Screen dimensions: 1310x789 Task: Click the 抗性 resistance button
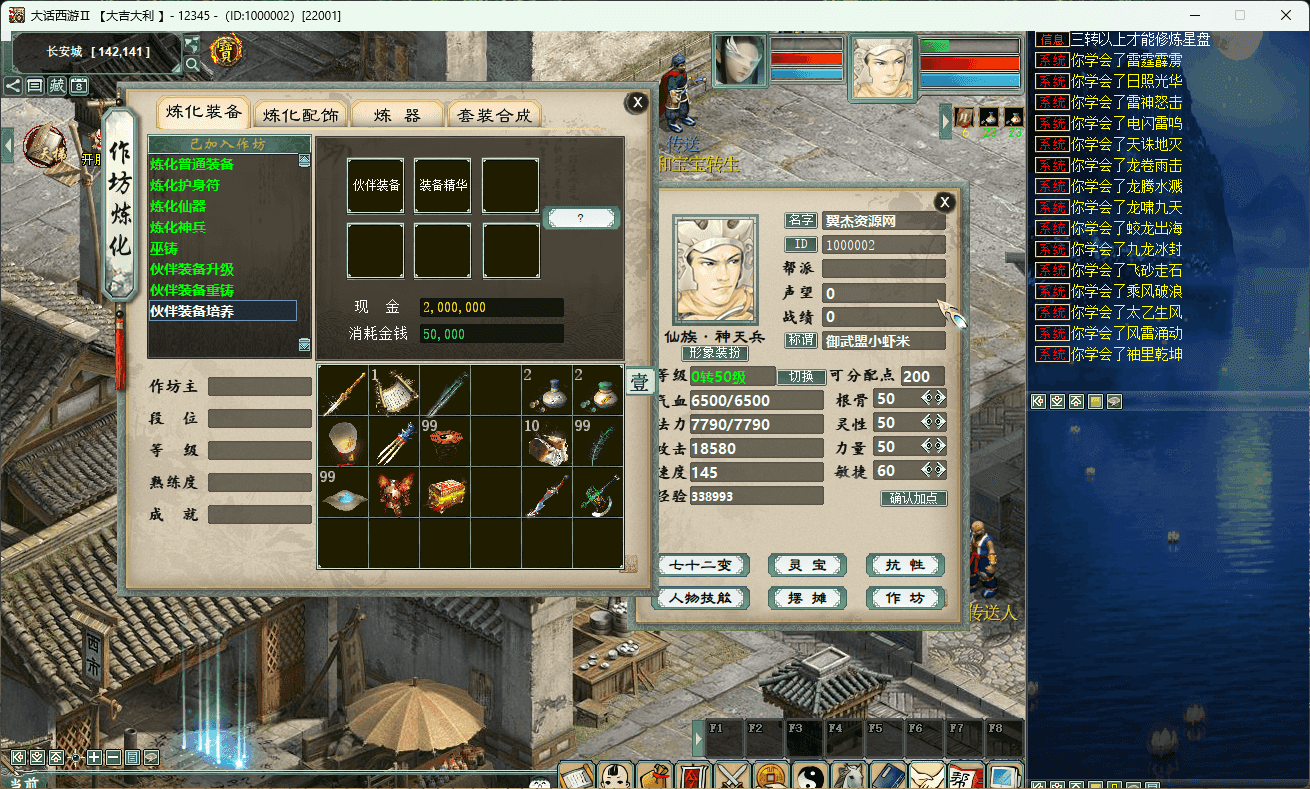tap(905, 565)
